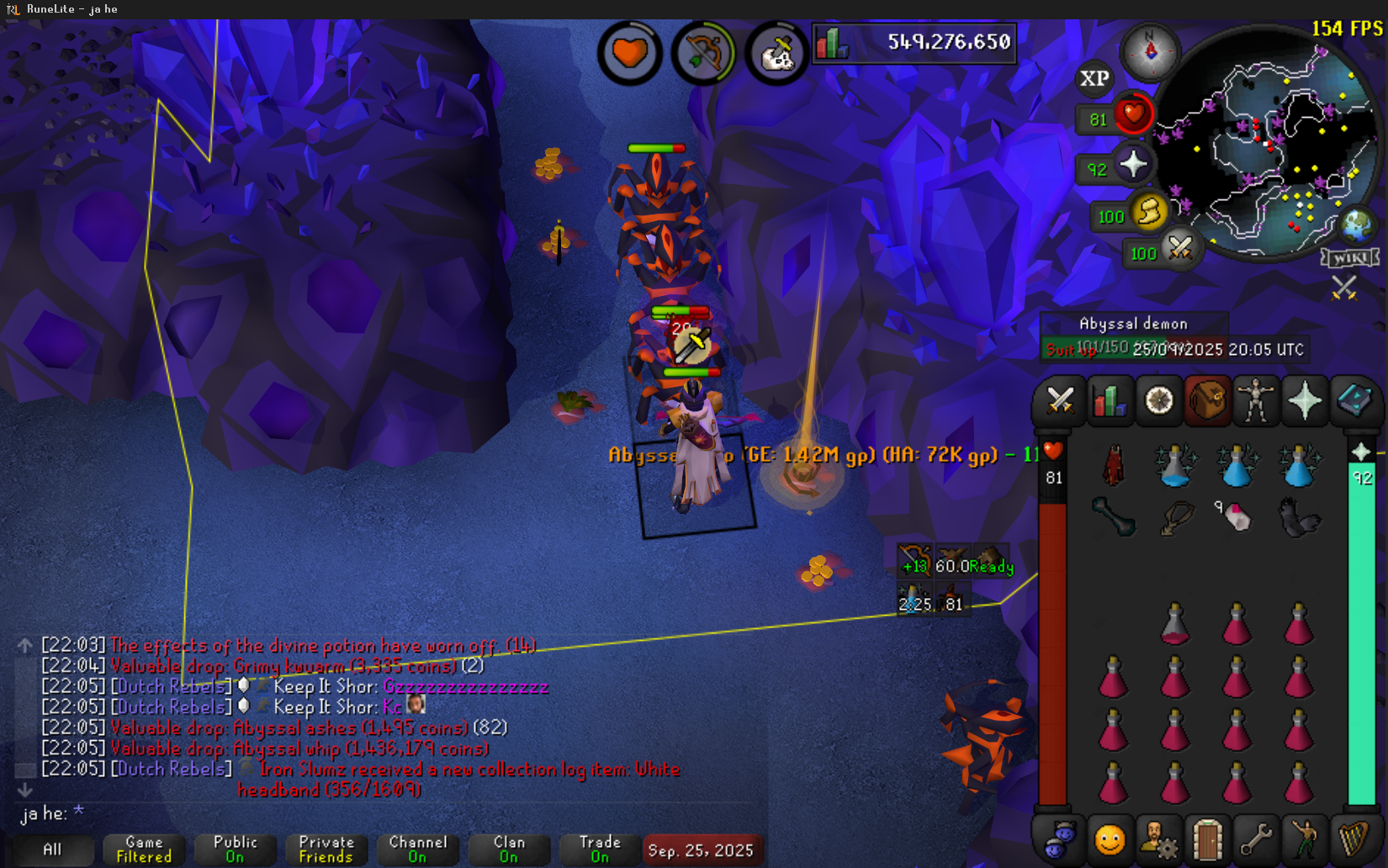Open the Prayer tab
This screenshot has height=868, width=1388.
(1305, 400)
